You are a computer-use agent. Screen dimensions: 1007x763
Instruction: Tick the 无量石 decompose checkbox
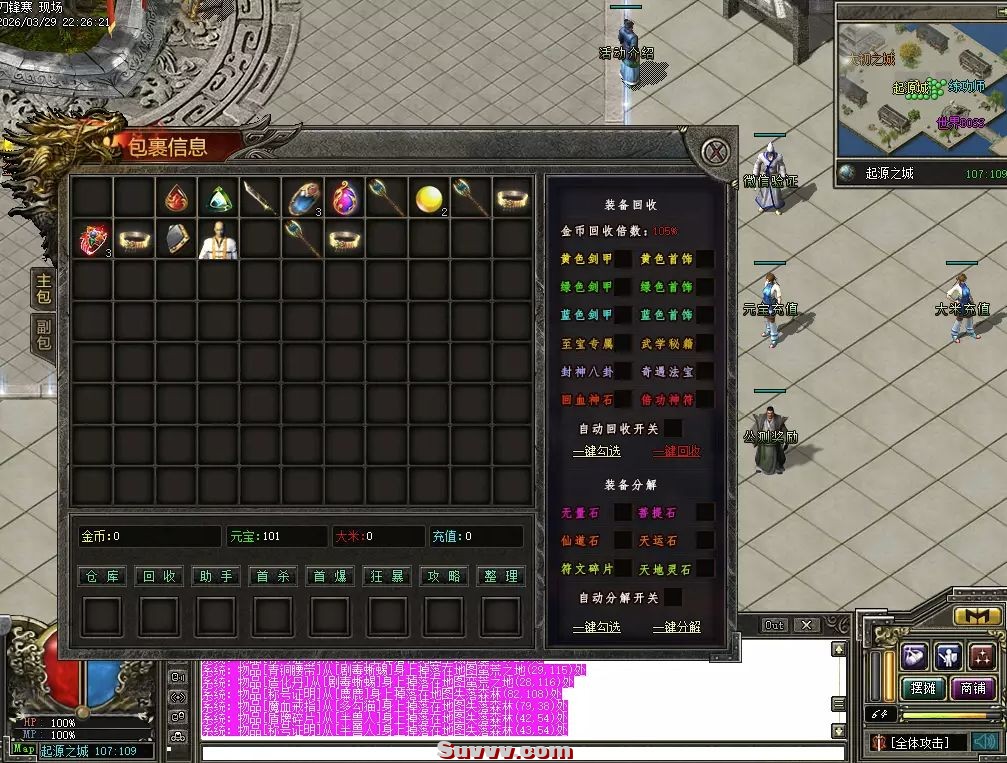point(623,513)
